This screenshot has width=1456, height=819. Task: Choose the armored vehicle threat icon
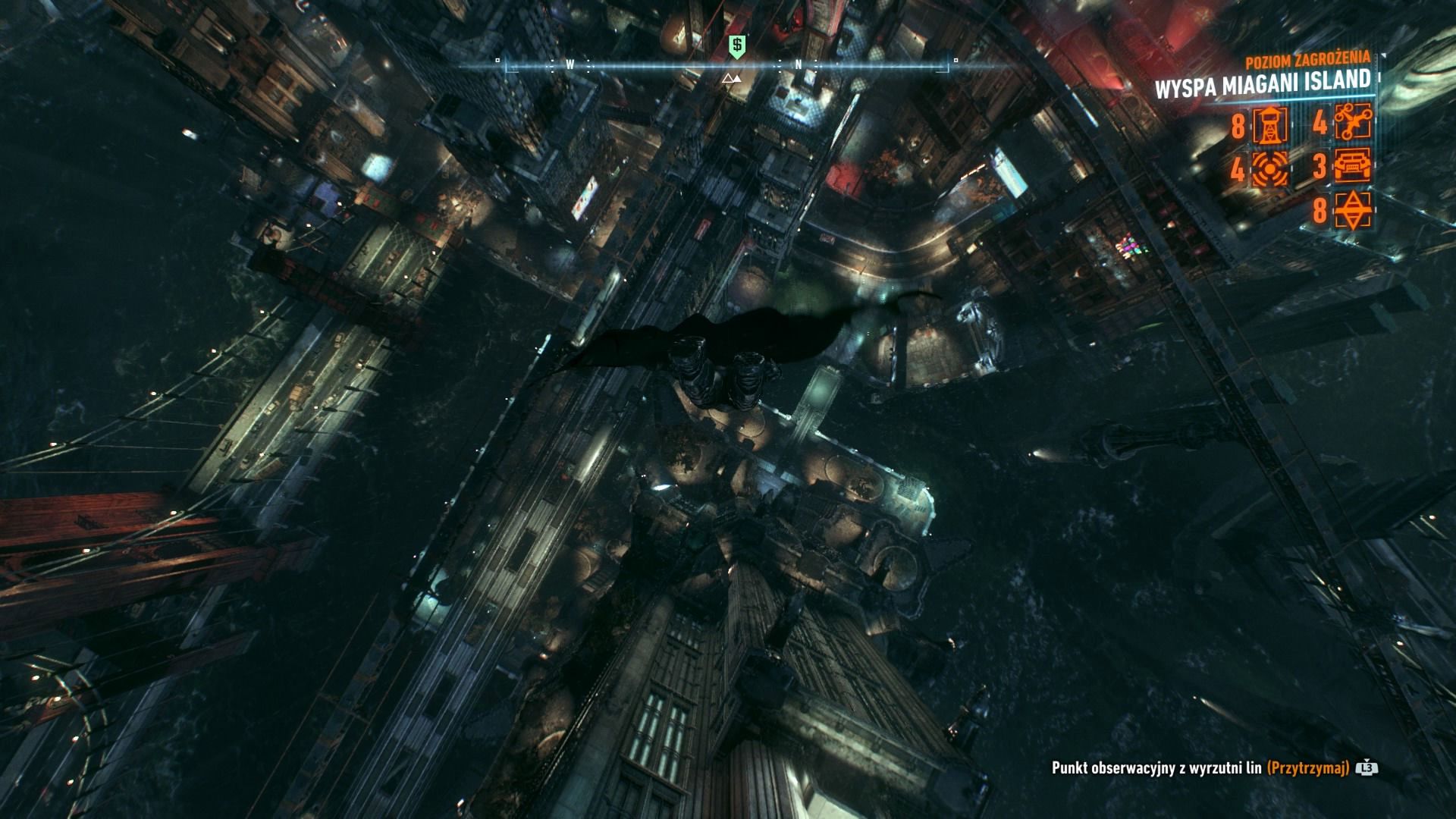[1352, 167]
